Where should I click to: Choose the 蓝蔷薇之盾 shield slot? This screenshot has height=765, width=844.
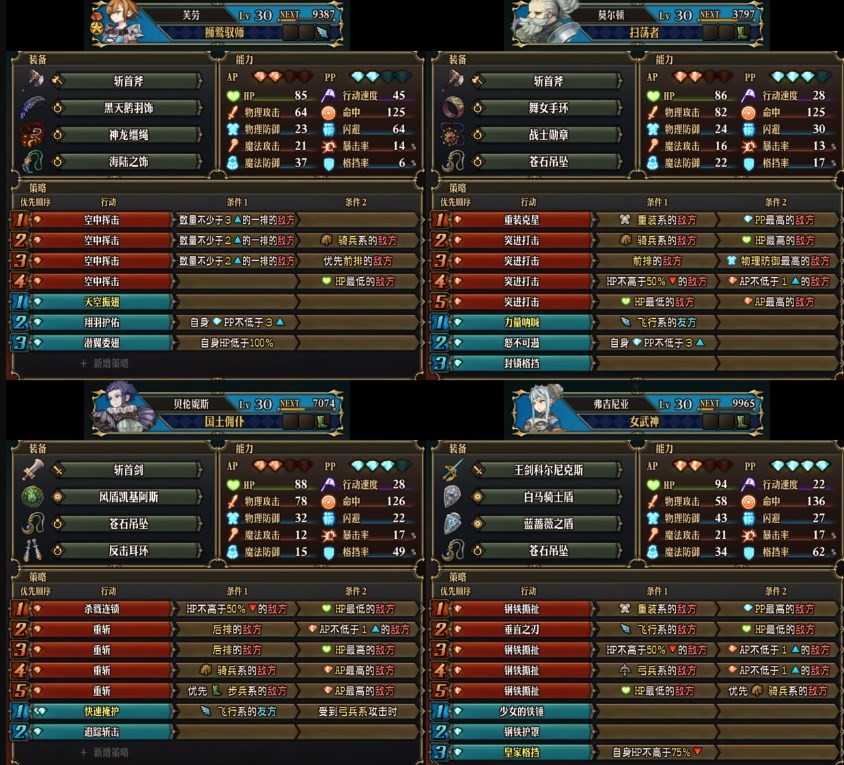click(x=548, y=523)
